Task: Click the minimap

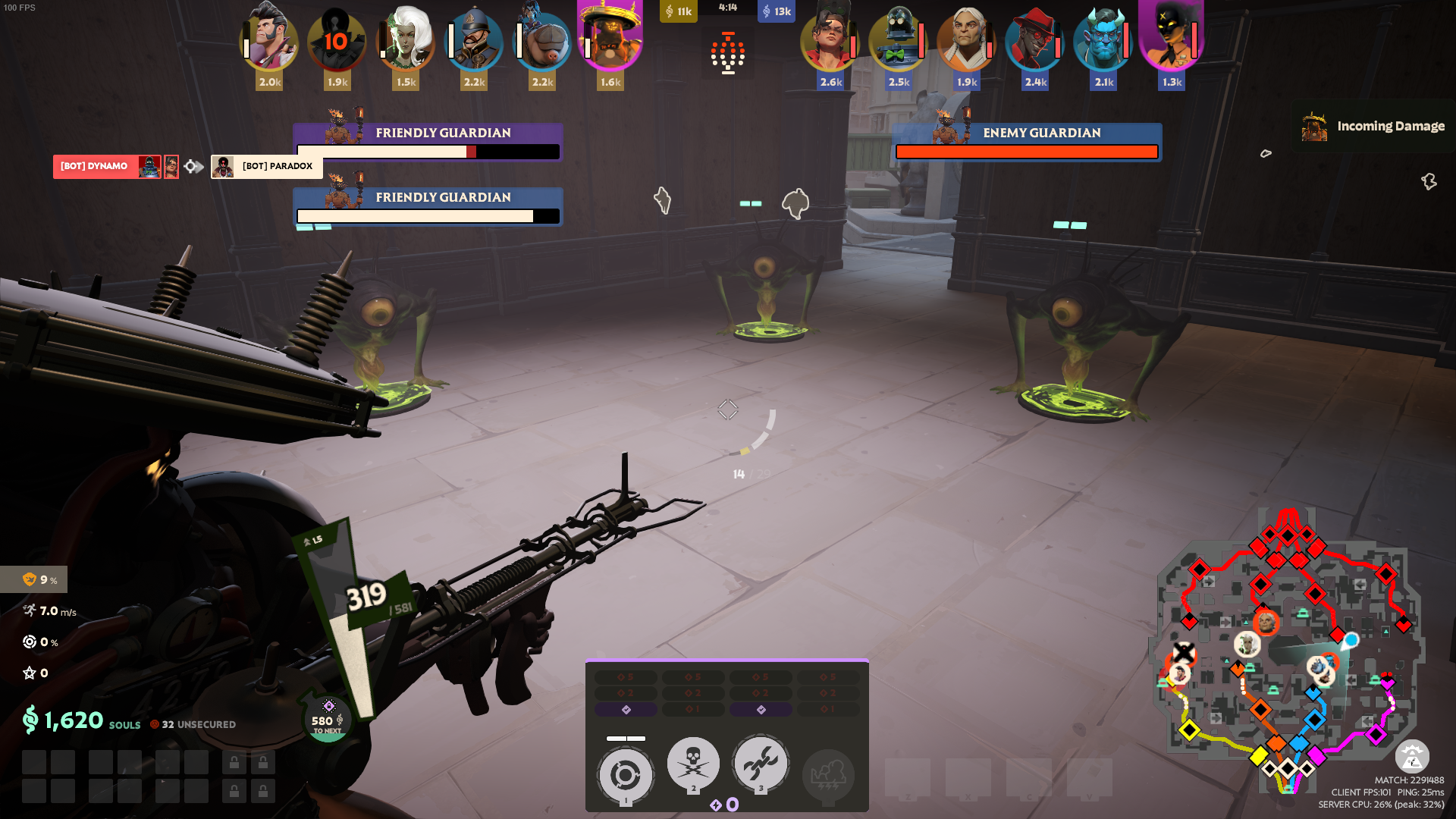Action: click(1288, 652)
